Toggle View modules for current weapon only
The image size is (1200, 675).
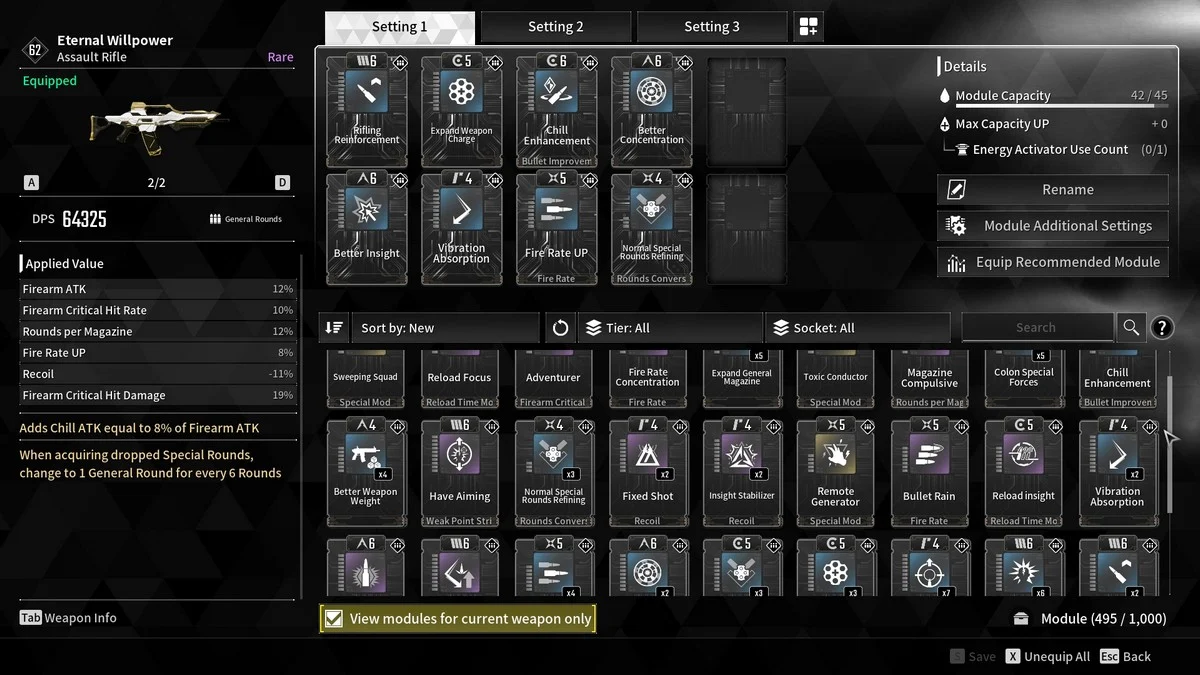point(335,619)
